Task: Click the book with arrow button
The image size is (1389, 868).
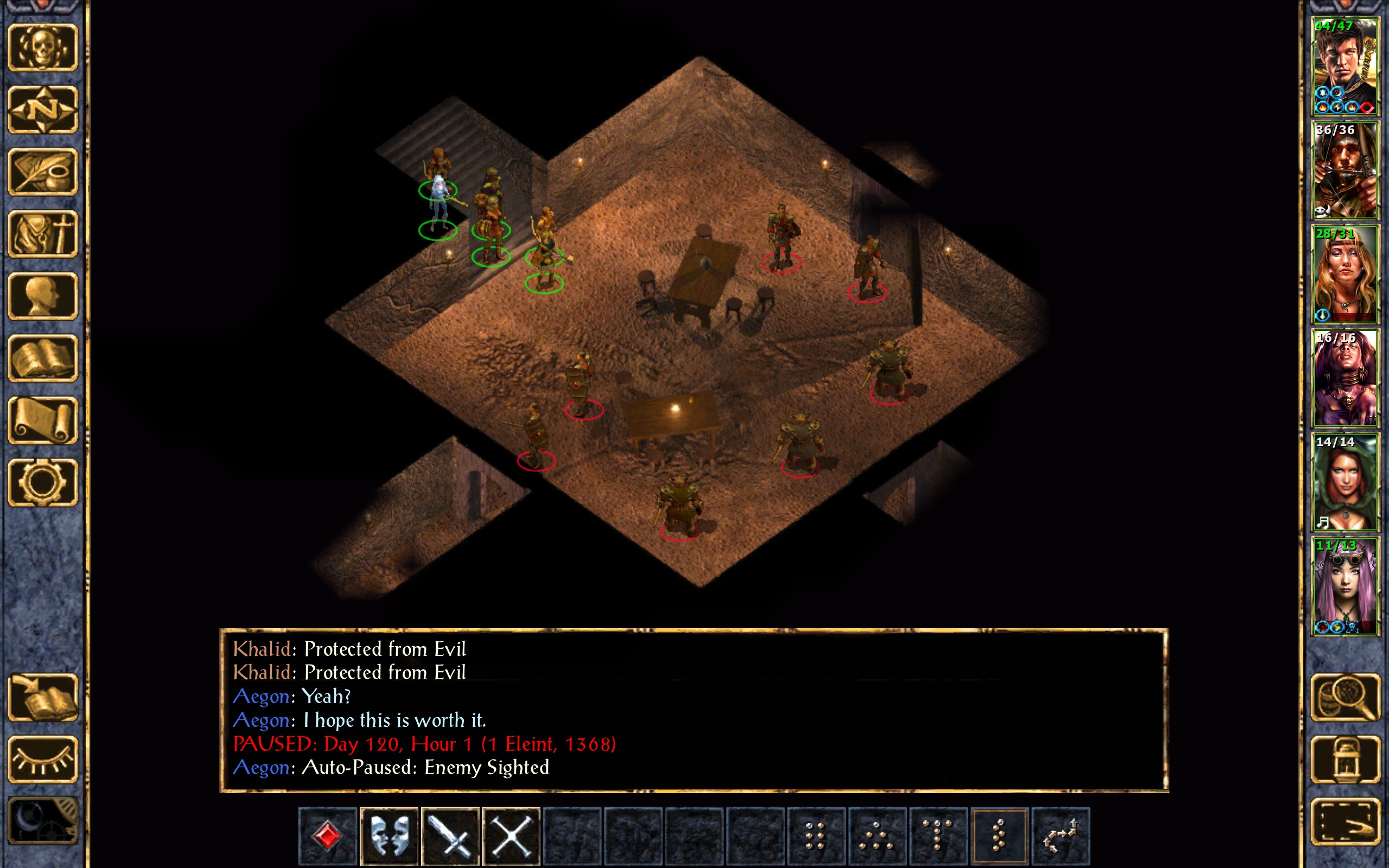Action: pos(42,698)
